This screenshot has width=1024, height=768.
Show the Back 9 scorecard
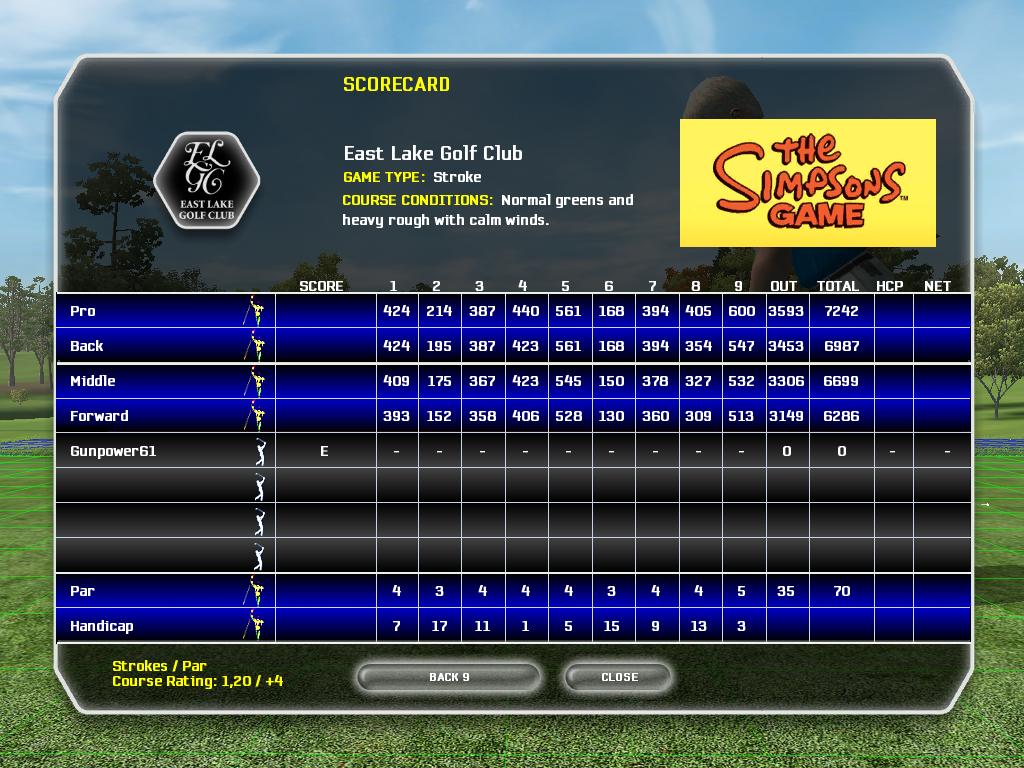click(449, 677)
